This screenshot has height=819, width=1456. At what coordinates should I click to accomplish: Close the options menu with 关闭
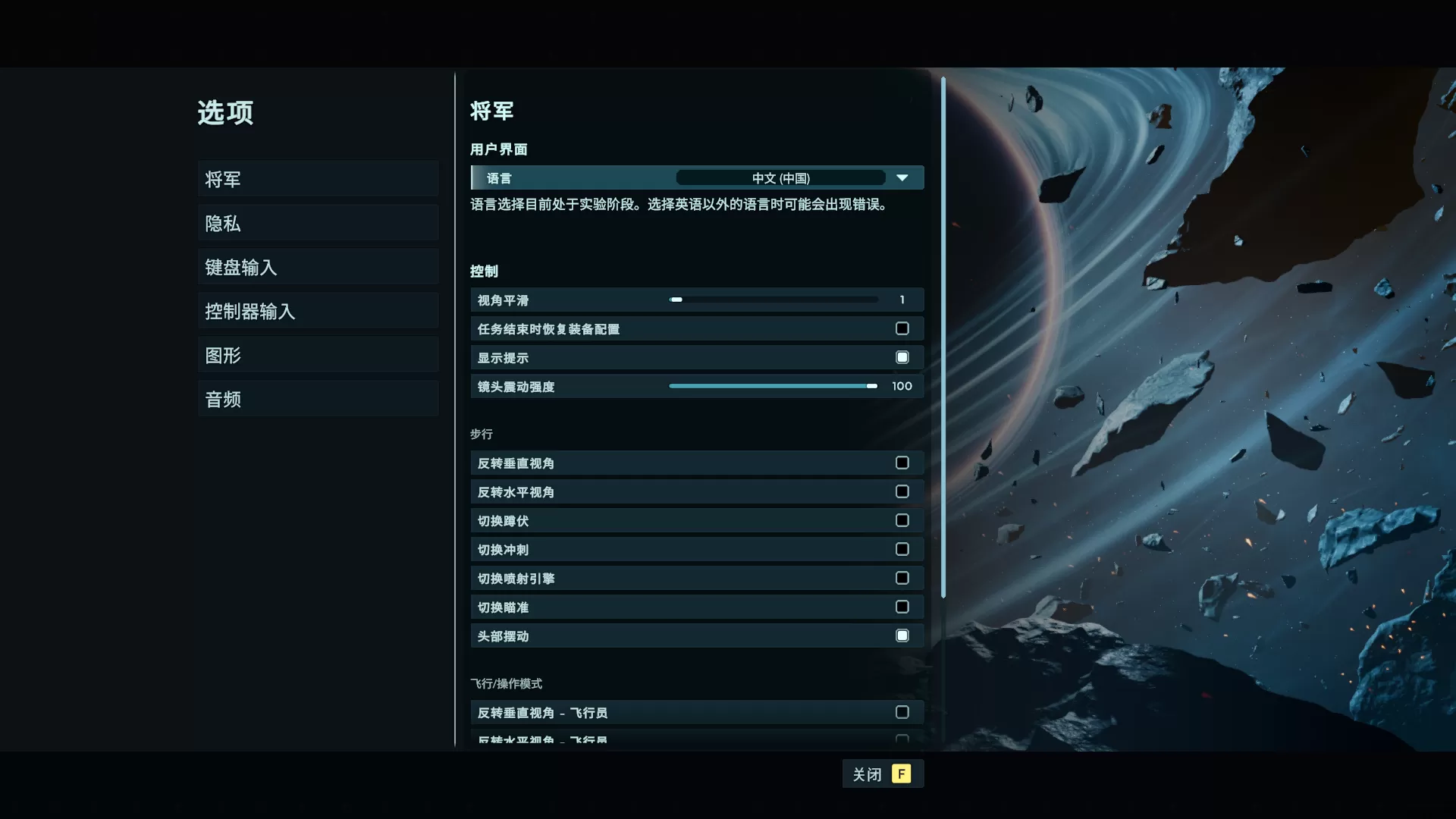(x=882, y=774)
